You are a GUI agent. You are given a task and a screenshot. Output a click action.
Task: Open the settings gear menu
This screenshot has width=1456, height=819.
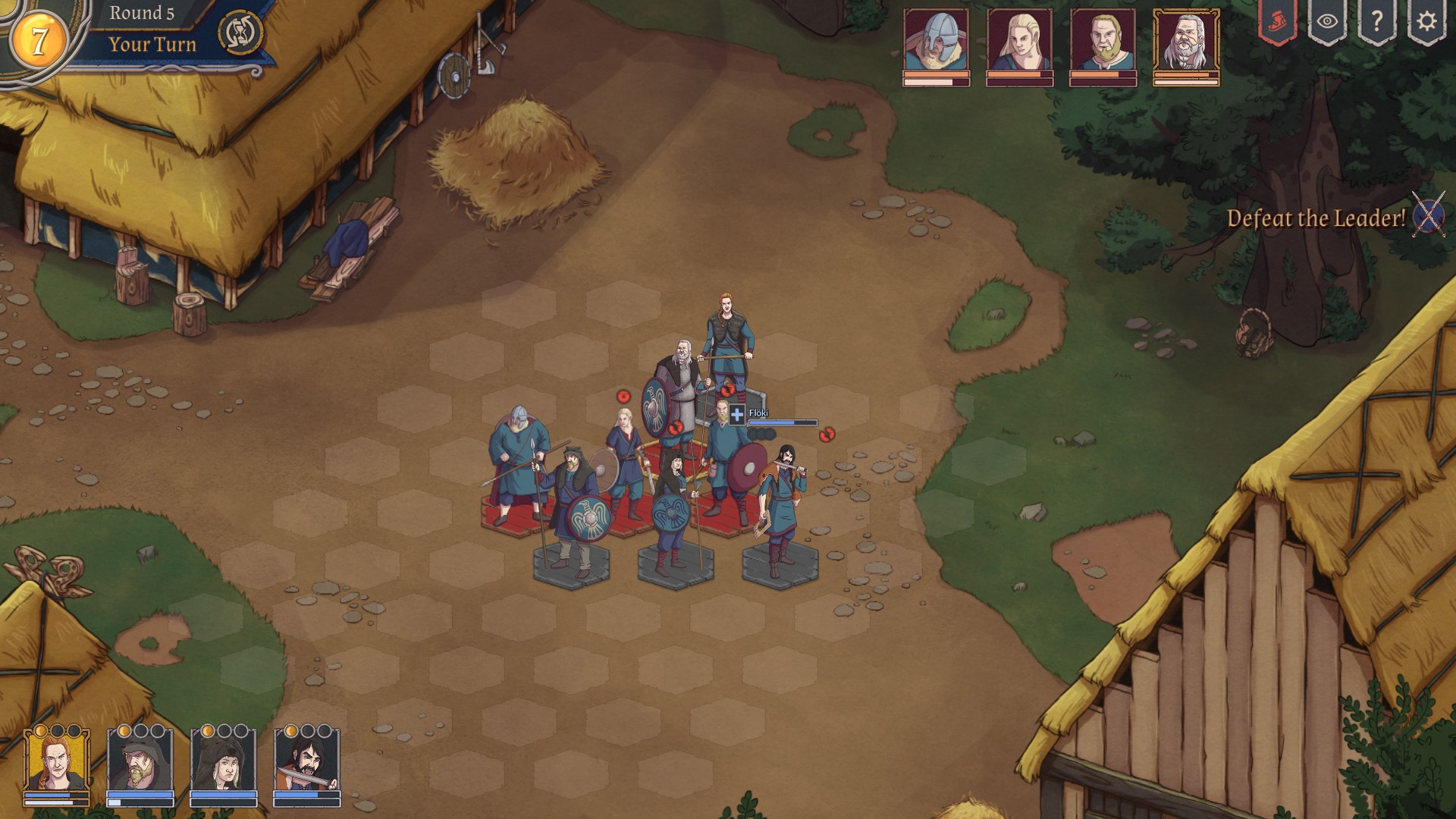pyautogui.click(x=1426, y=21)
